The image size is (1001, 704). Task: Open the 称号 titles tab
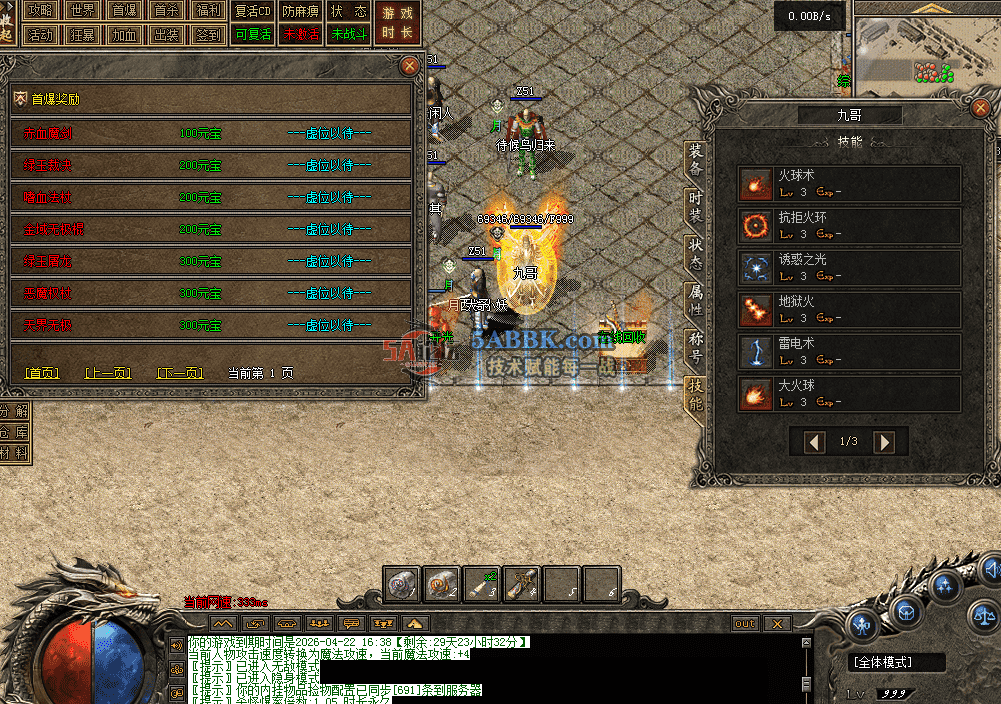(x=696, y=346)
